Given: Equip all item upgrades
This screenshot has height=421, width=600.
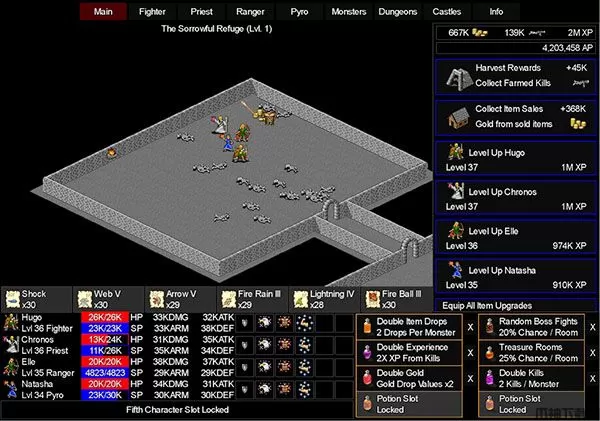Looking at the screenshot, I should point(515,305).
